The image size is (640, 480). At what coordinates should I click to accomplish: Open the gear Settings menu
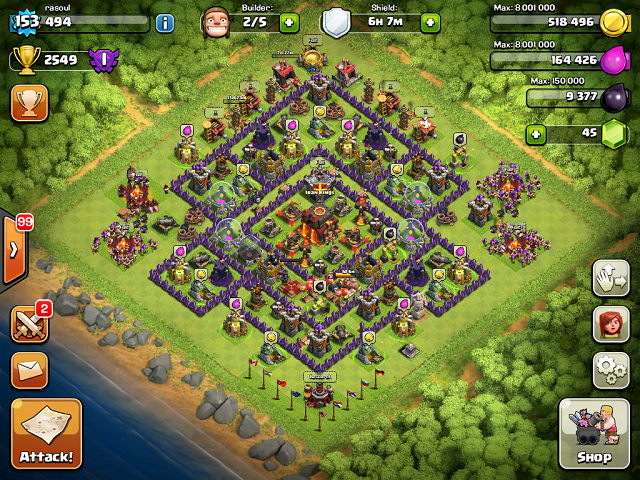[610, 369]
